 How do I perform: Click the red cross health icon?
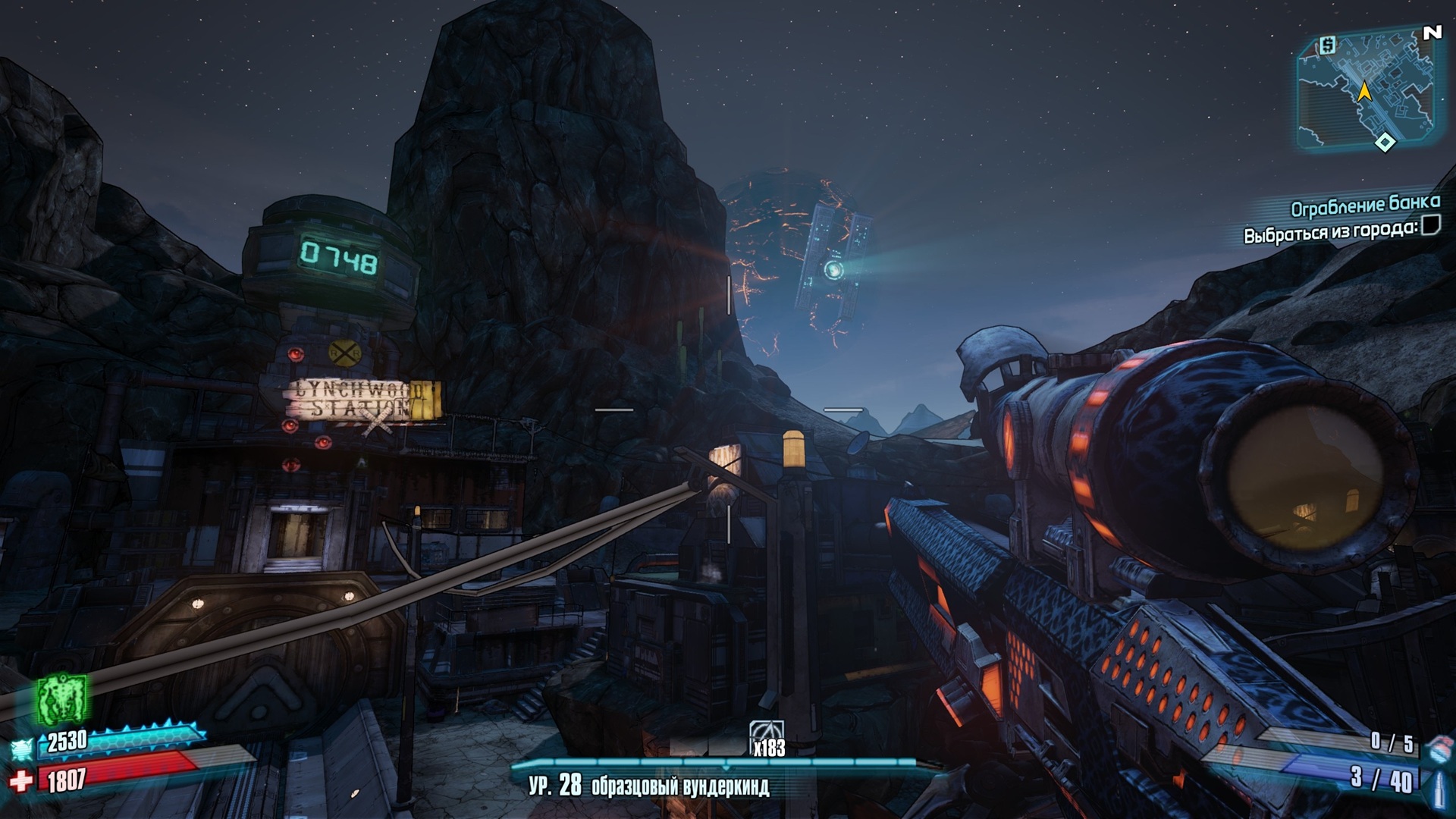21,780
